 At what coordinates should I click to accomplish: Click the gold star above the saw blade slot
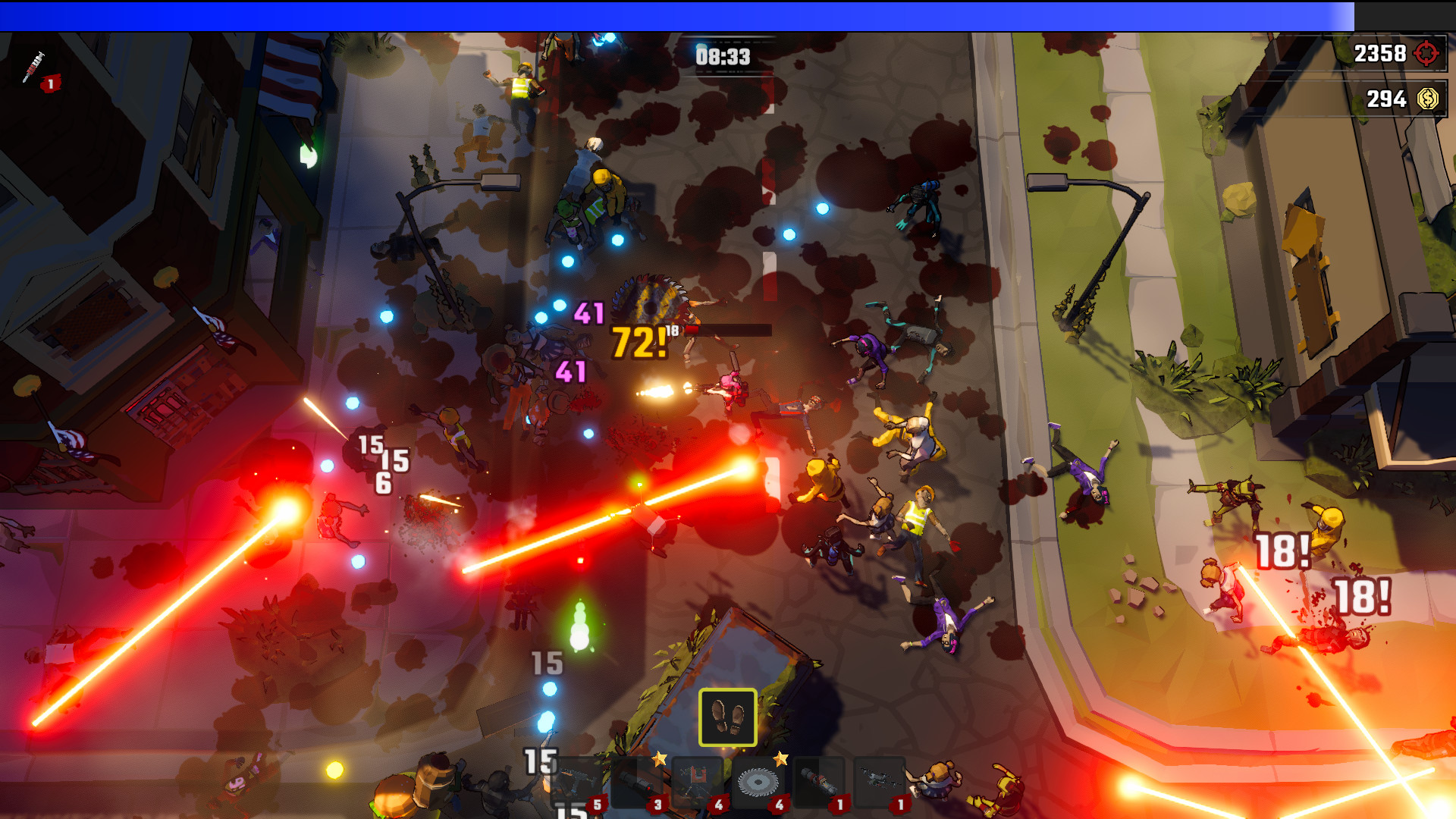pyautogui.click(x=781, y=758)
